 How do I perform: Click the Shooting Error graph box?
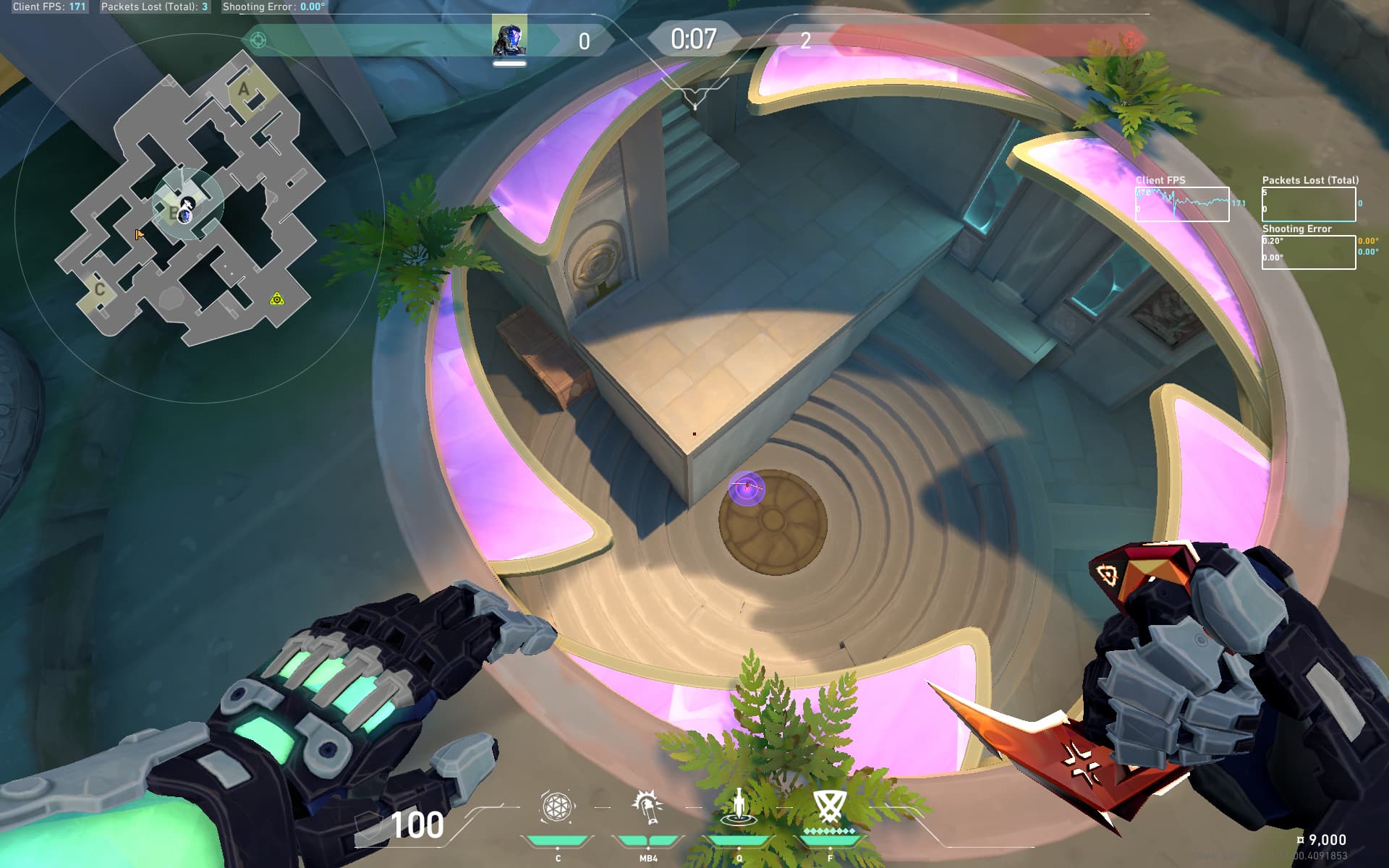point(1309,252)
